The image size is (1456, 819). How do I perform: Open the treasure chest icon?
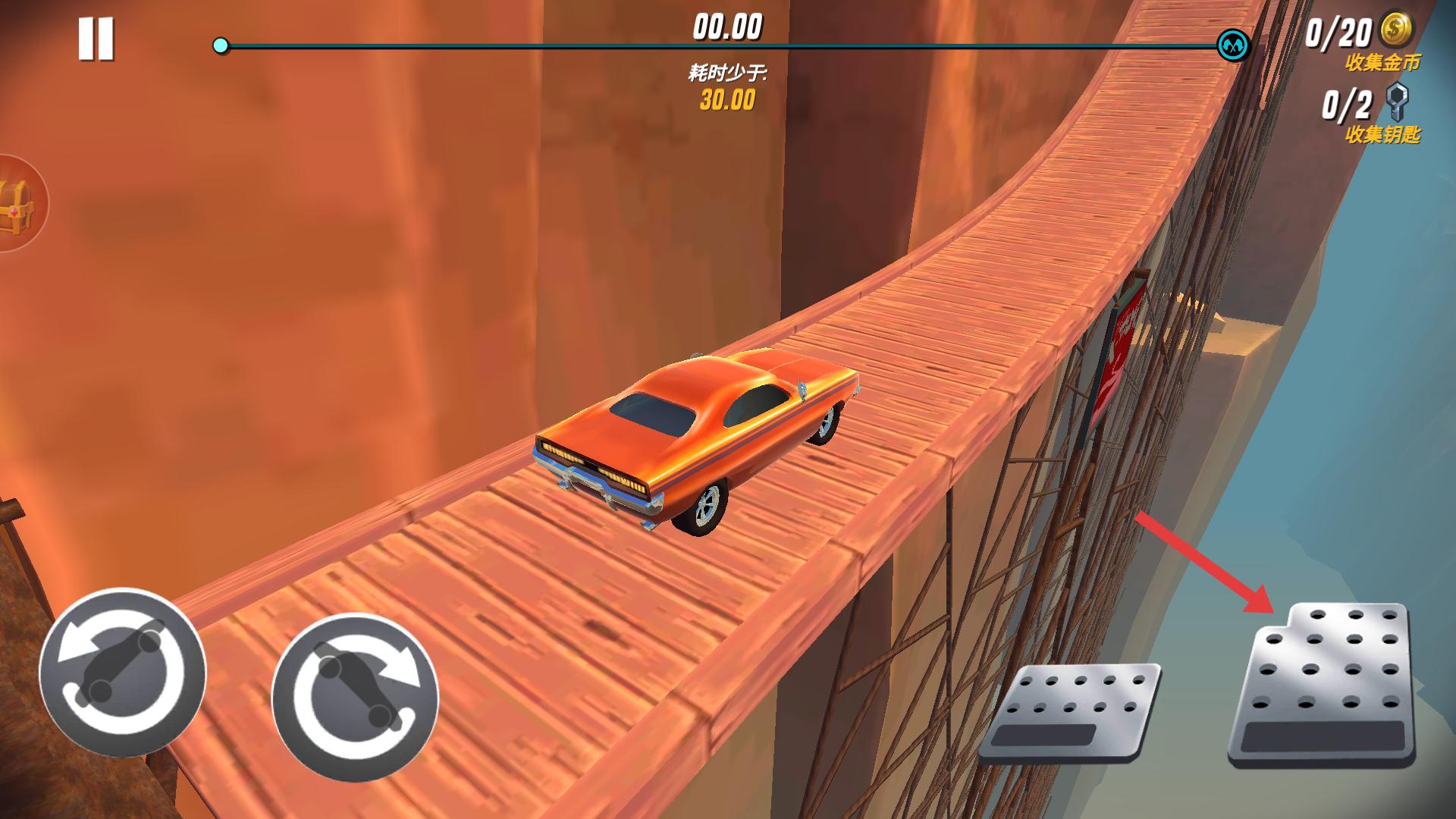pos(15,203)
